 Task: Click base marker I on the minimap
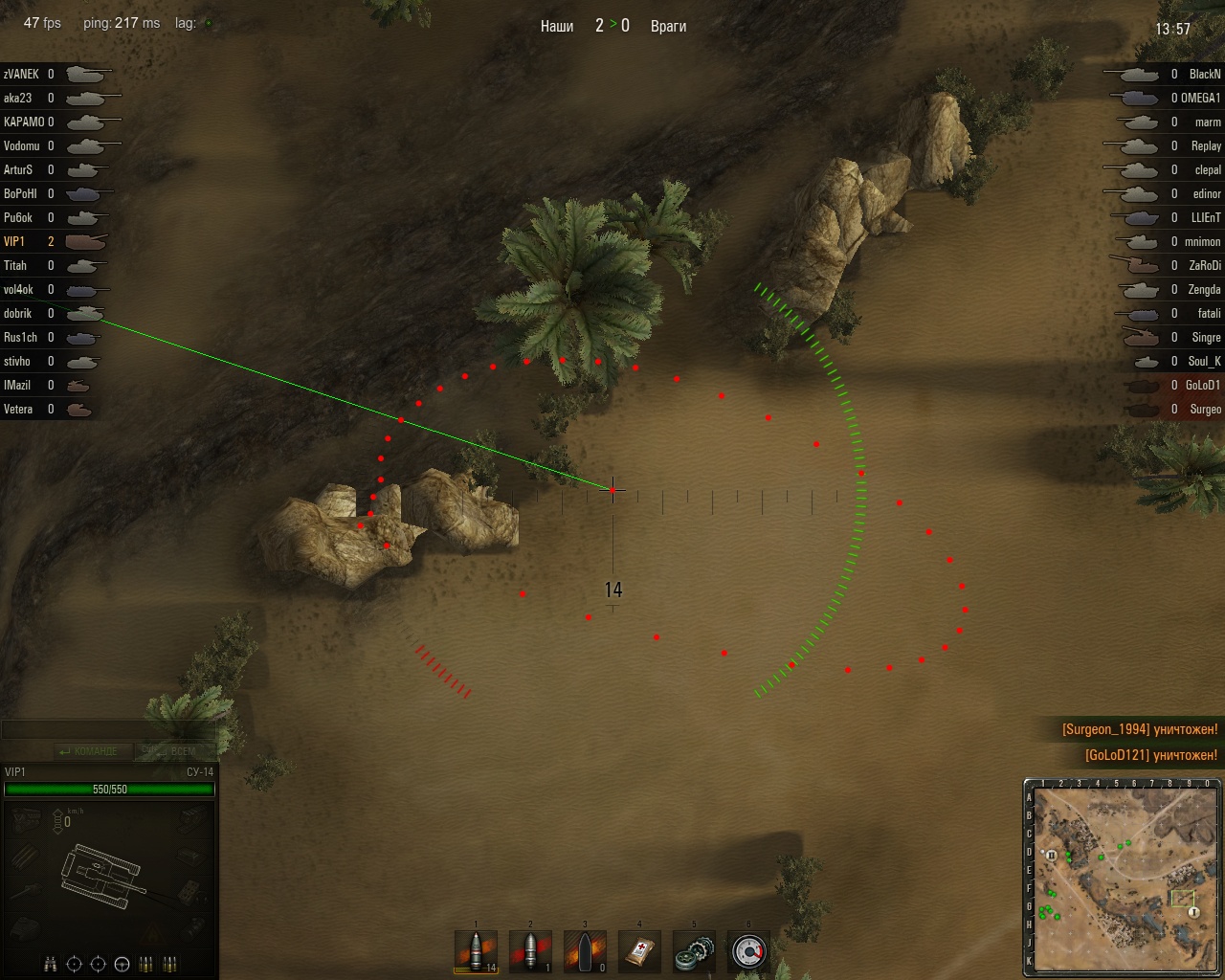pyautogui.click(x=1194, y=912)
